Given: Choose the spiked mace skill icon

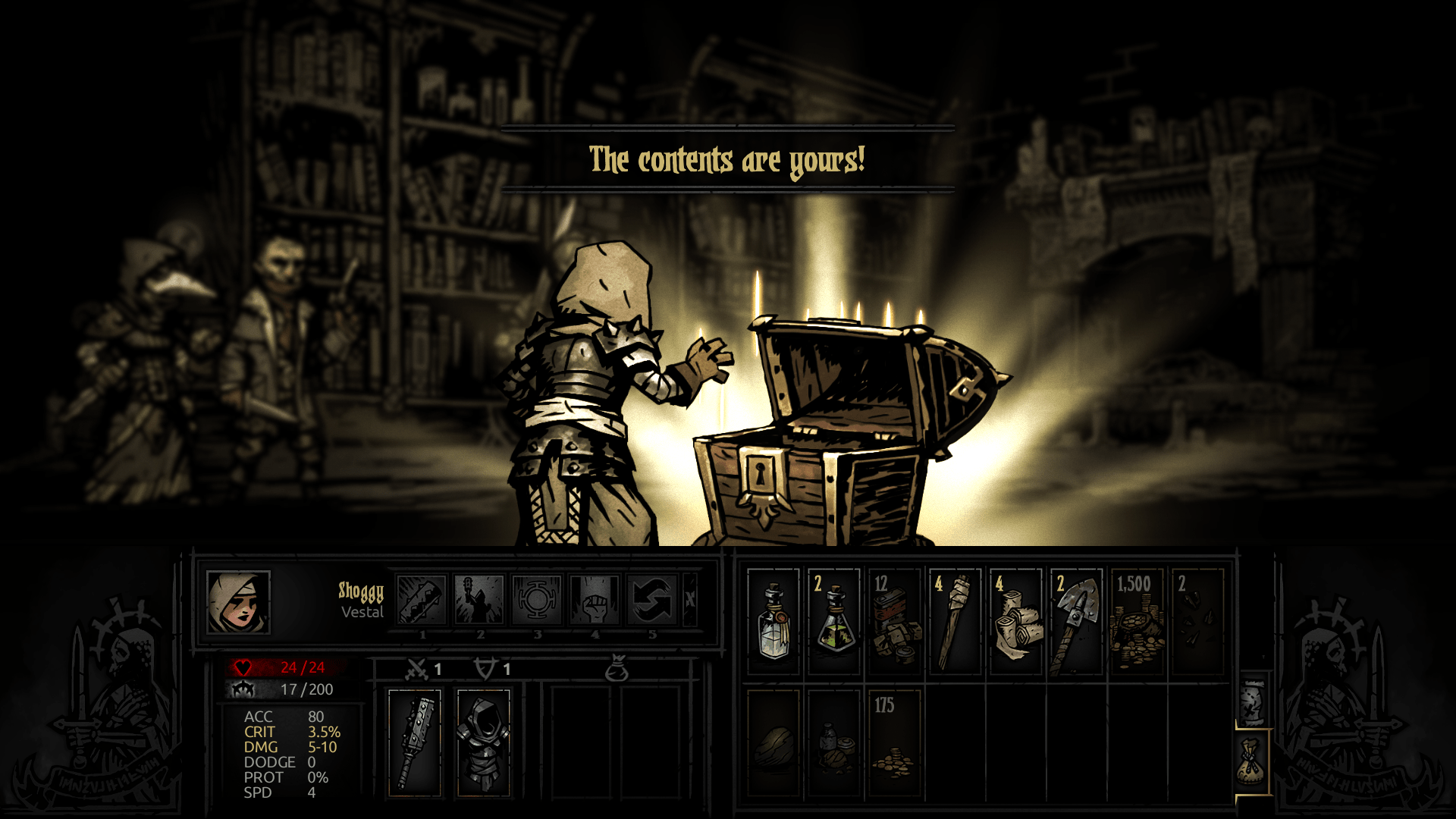Looking at the screenshot, I should (x=422, y=600).
